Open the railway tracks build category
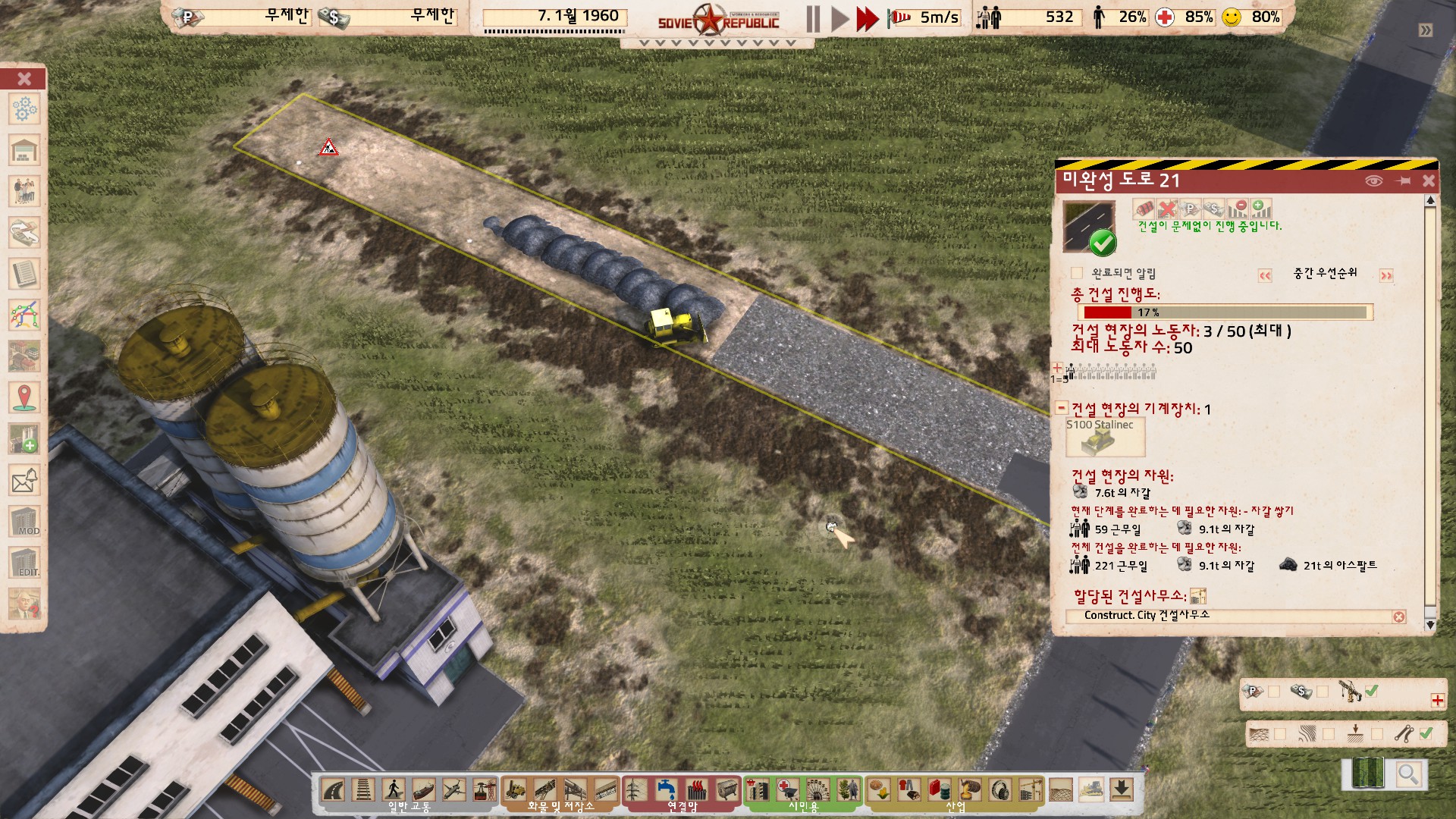 (363, 790)
